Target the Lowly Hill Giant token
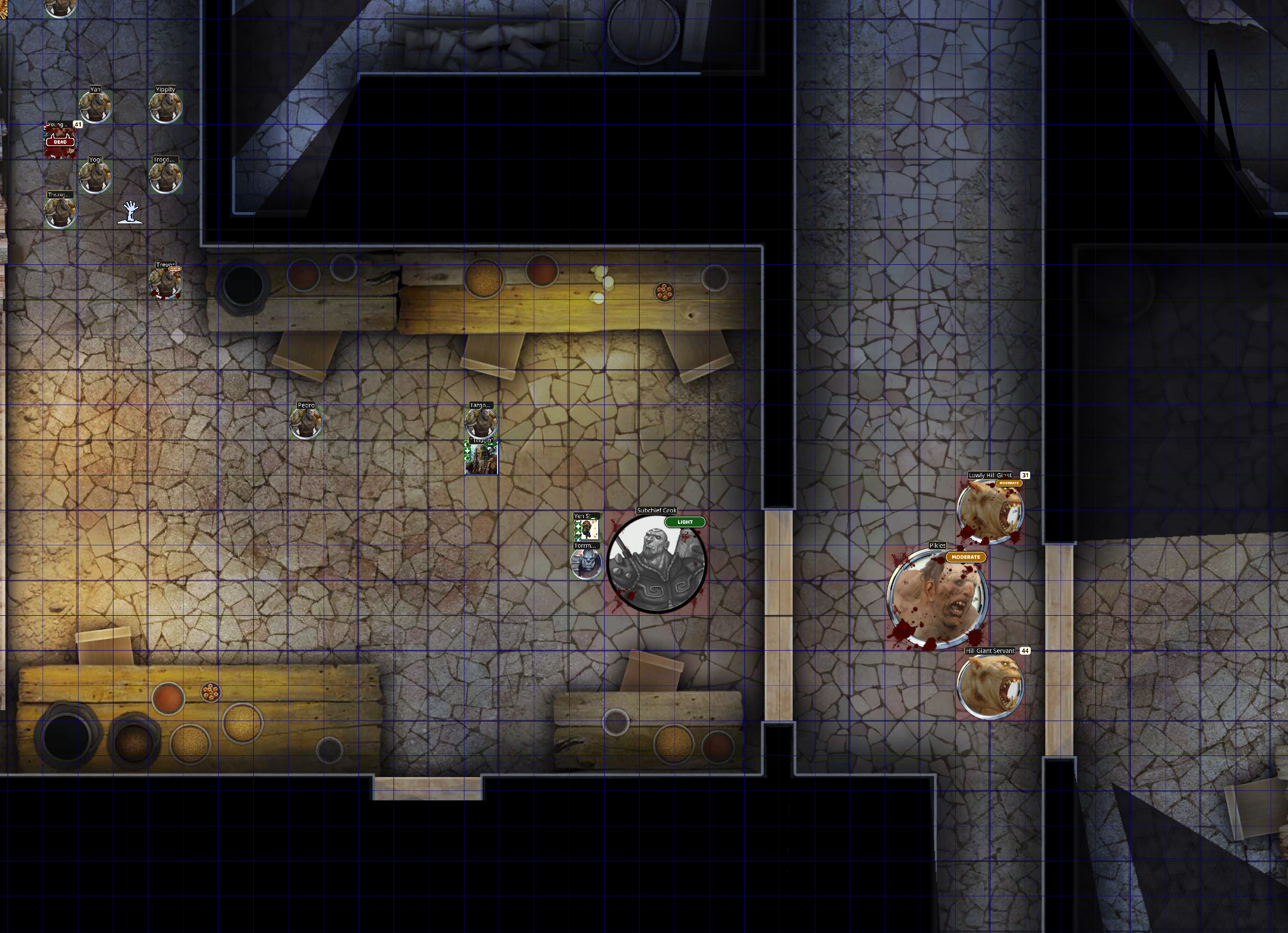Viewport: 1288px width, 933px height. [x=990, y=511]
